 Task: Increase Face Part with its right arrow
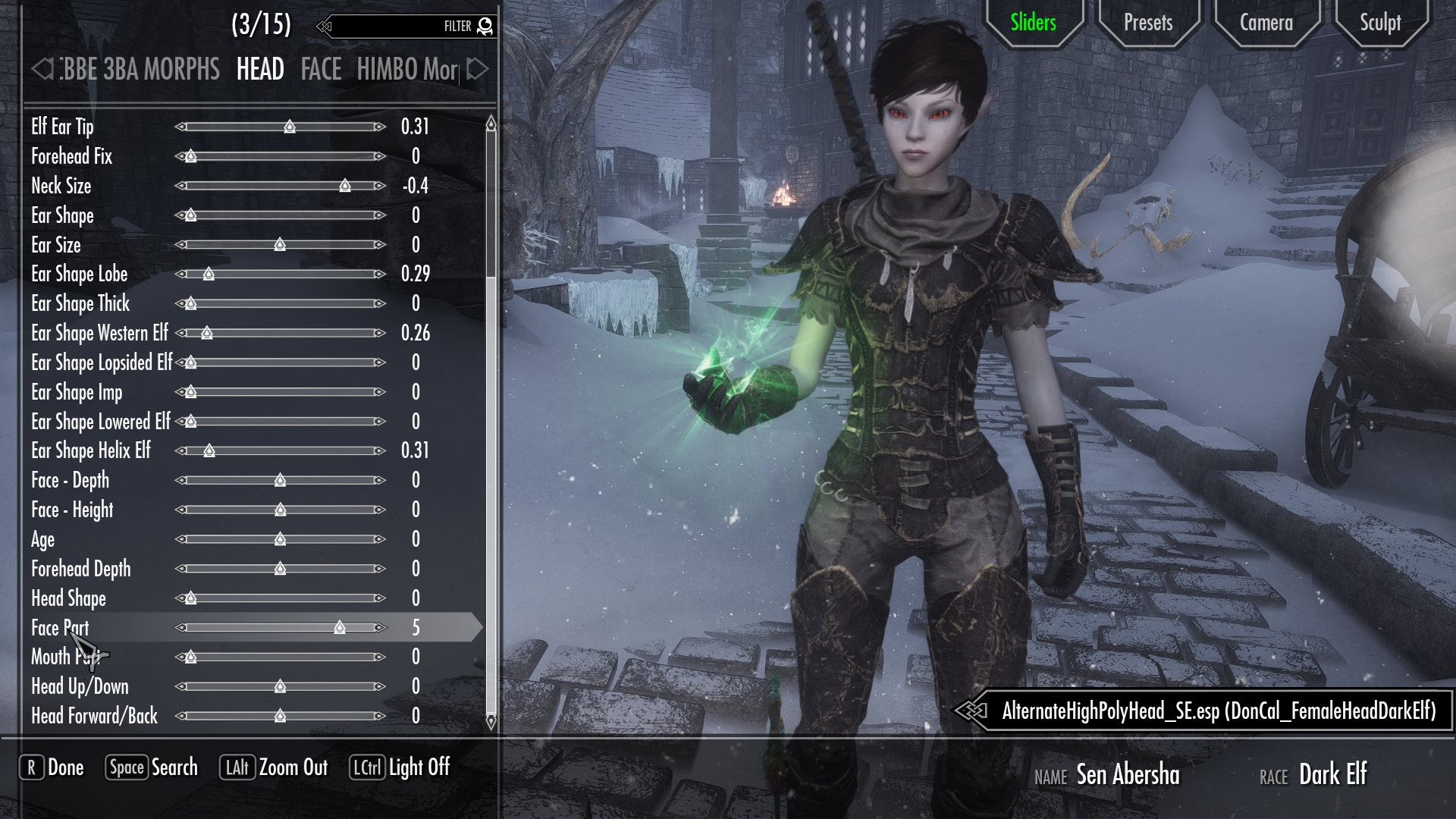pyautogui.click(x=380, y=628)
